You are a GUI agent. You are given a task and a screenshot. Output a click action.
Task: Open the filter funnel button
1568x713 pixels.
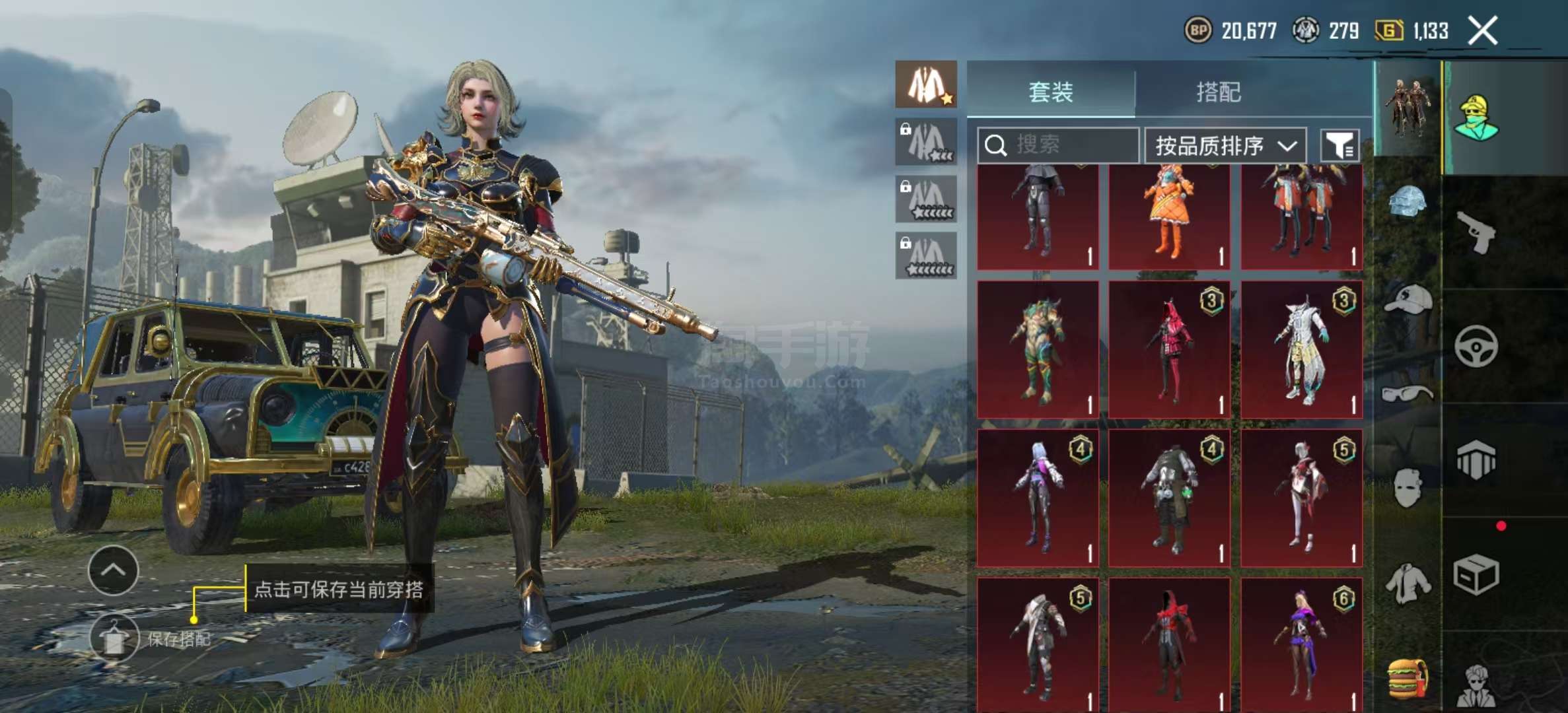[x=1339, y=145]
